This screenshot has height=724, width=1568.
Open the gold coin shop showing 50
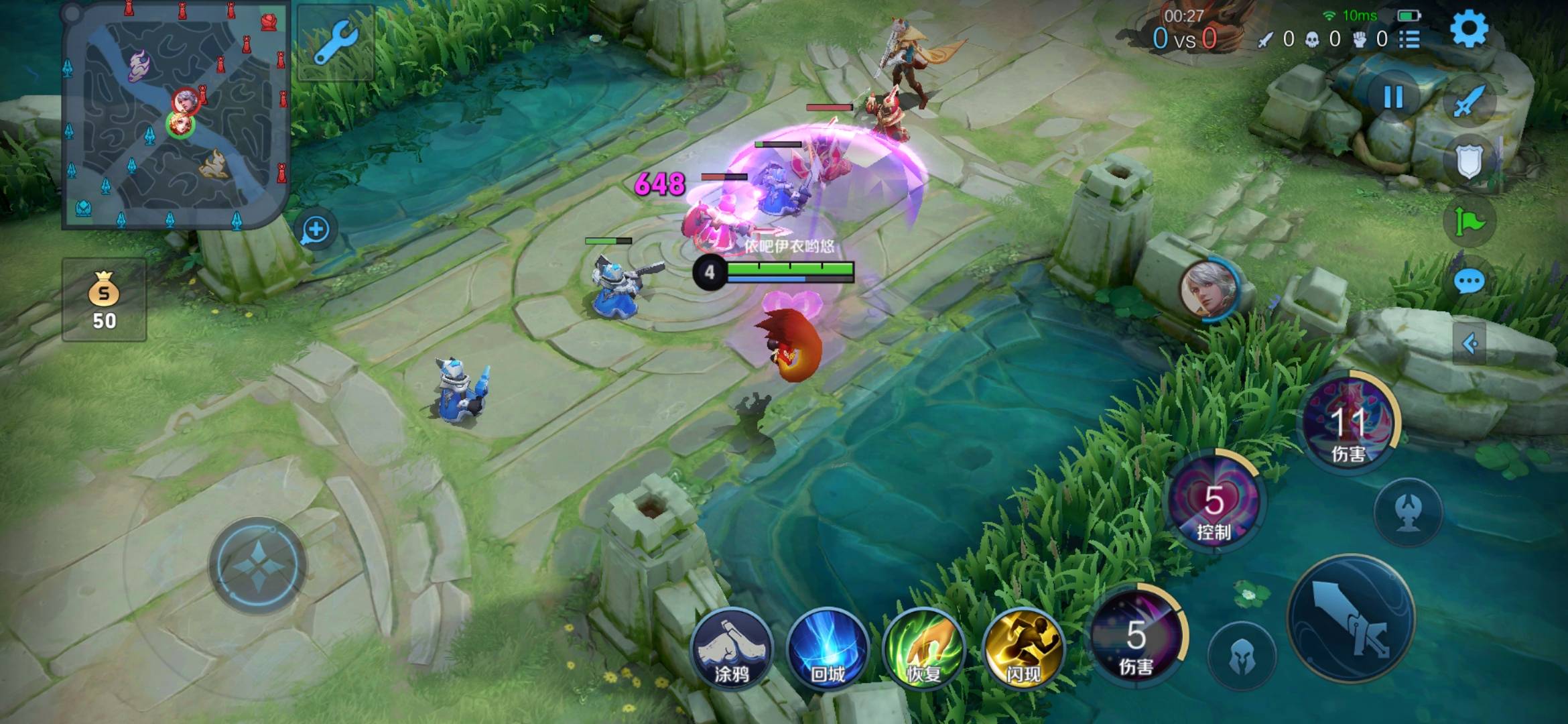[104, 300]
